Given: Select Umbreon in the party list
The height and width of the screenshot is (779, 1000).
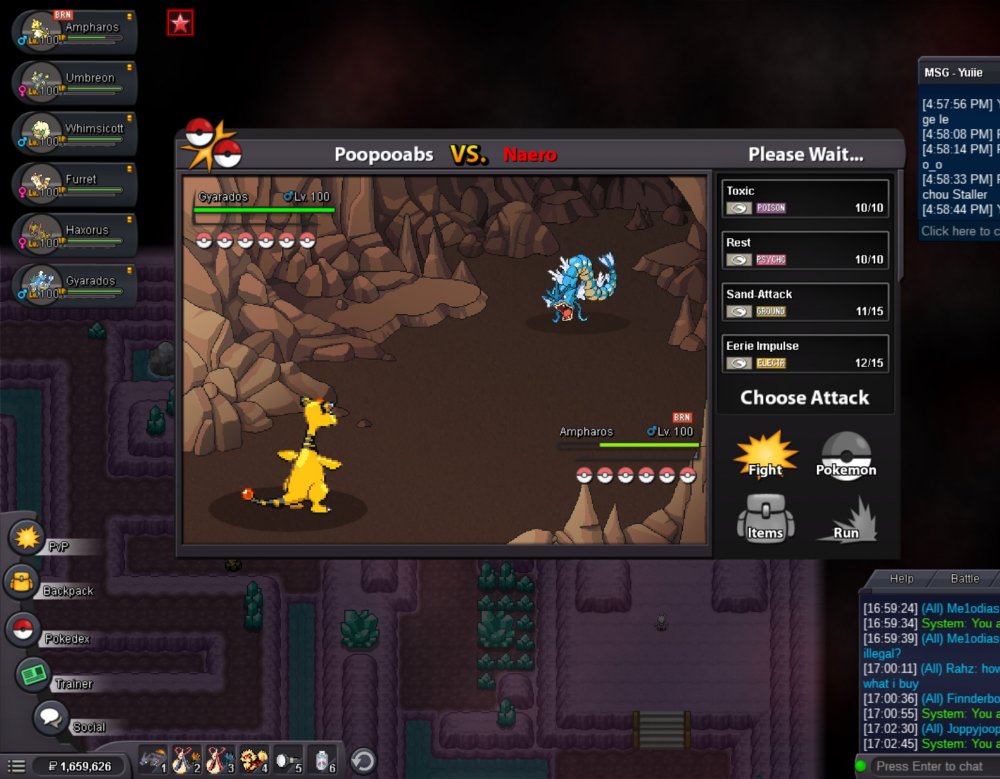Looking at the screenshot, I should pos(74,80).
